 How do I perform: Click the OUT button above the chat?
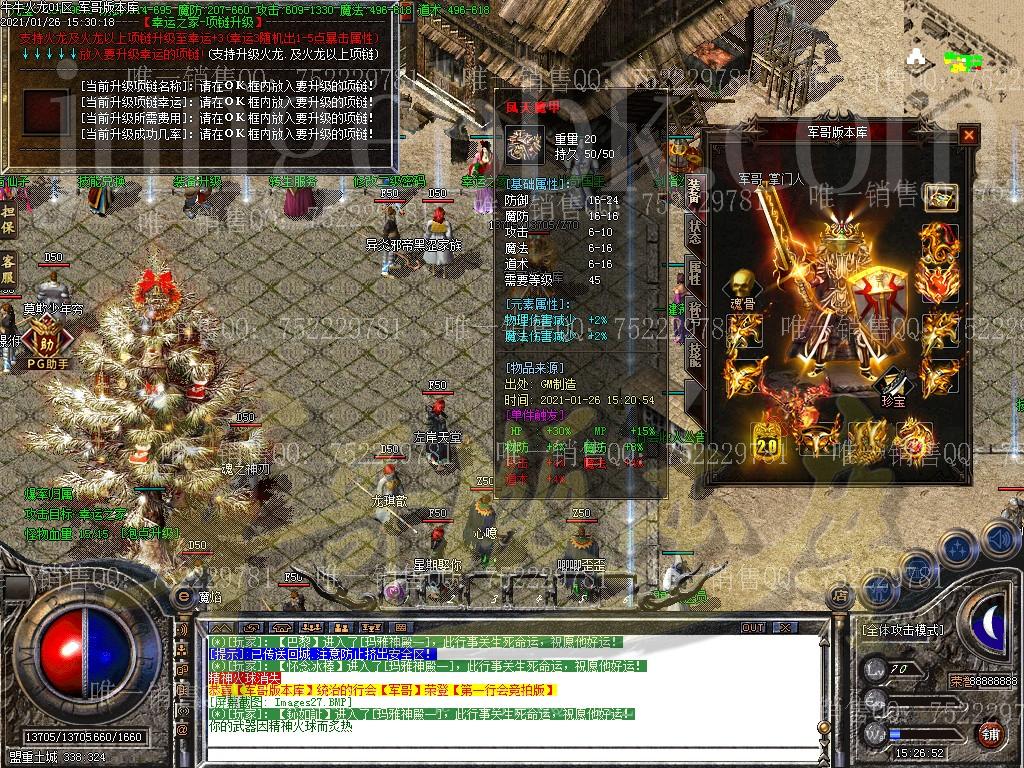click(753, 628)
